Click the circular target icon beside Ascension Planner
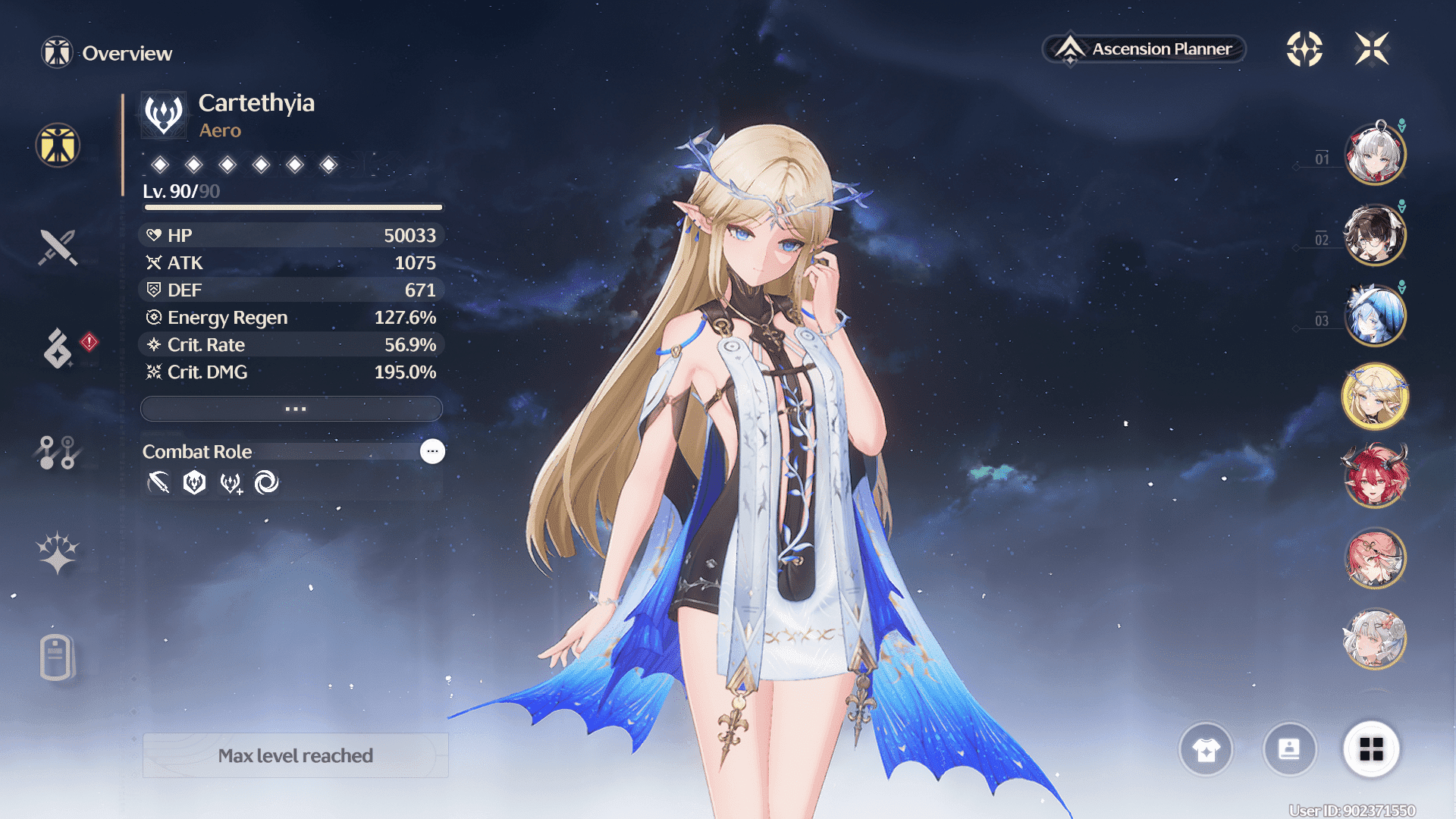The image size is (1456, 819). (1304, 49)
